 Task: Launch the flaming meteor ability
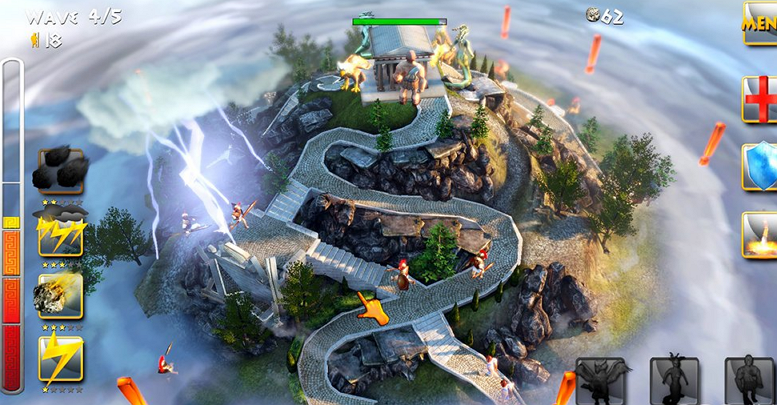coord(60,295)
